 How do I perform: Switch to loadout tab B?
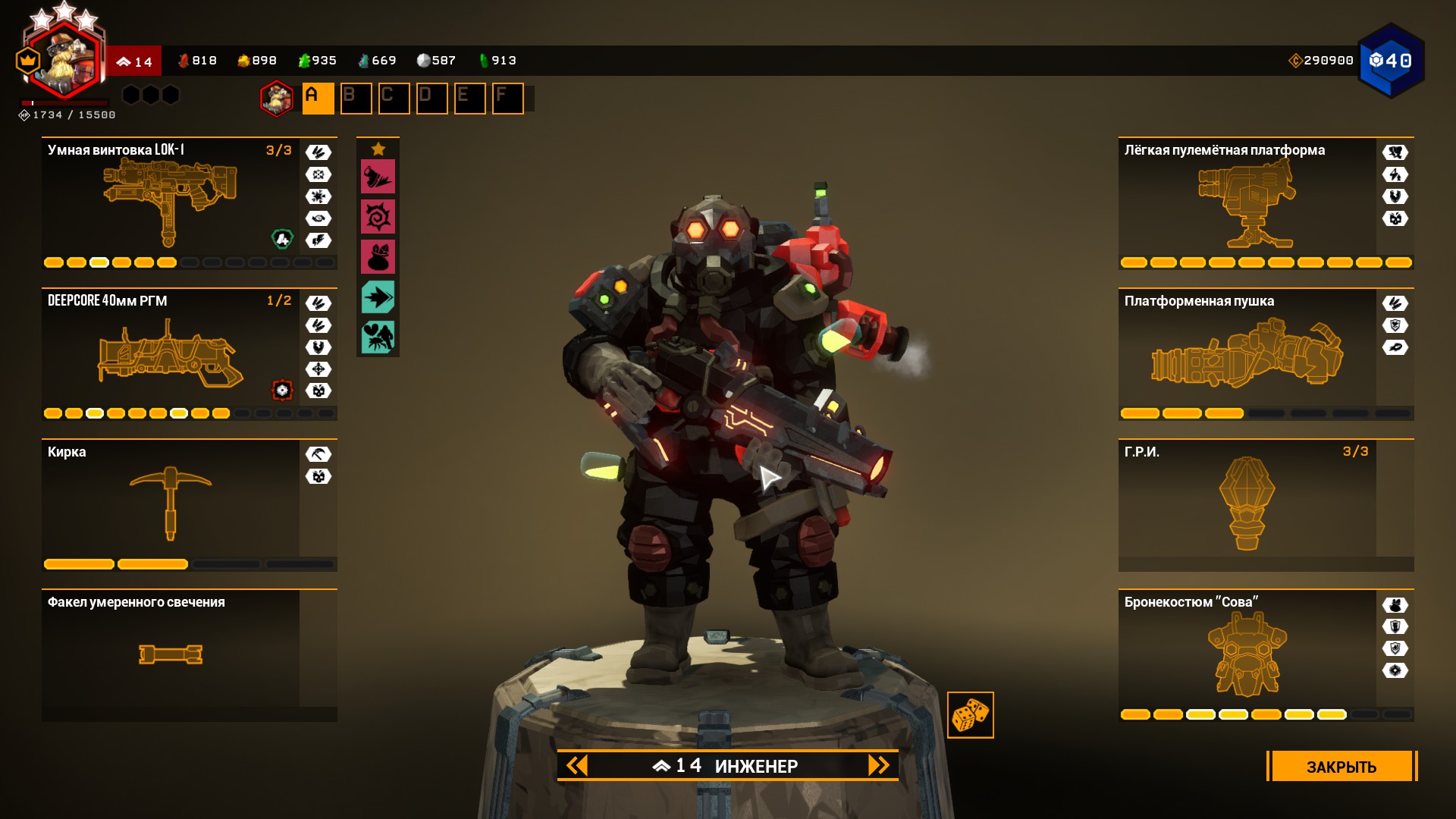pos(356,99)
